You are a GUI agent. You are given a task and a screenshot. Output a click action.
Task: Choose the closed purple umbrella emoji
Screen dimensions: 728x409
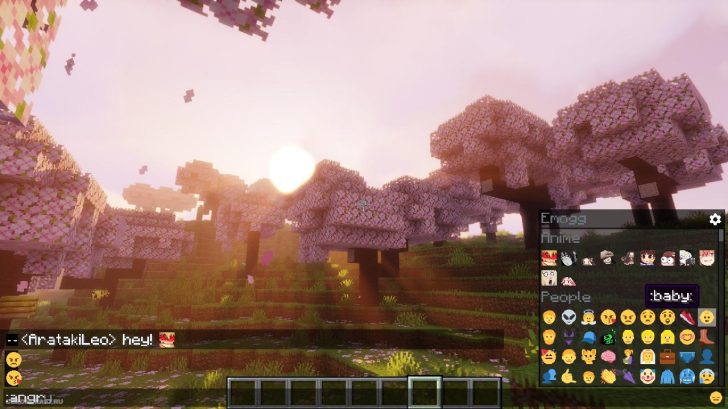tap(627, 376)
